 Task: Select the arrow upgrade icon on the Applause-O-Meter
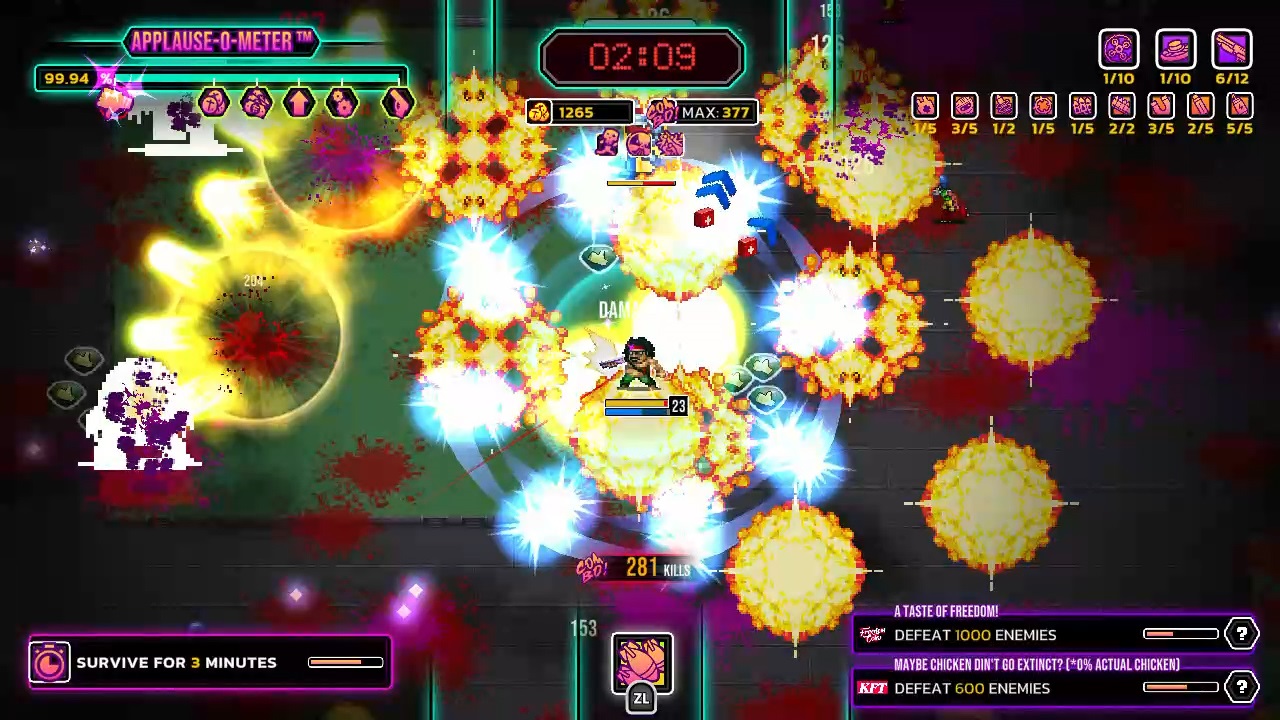(x=300, y=104)
